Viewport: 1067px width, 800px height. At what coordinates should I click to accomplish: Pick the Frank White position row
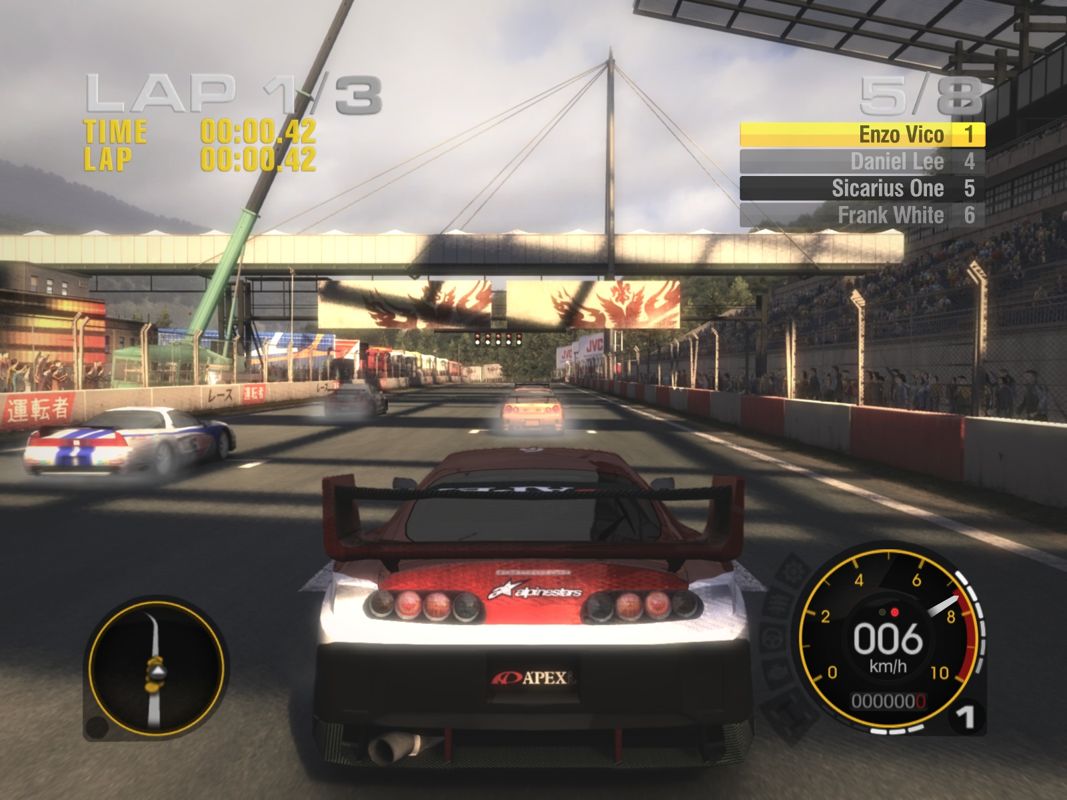tap(862, 215)
